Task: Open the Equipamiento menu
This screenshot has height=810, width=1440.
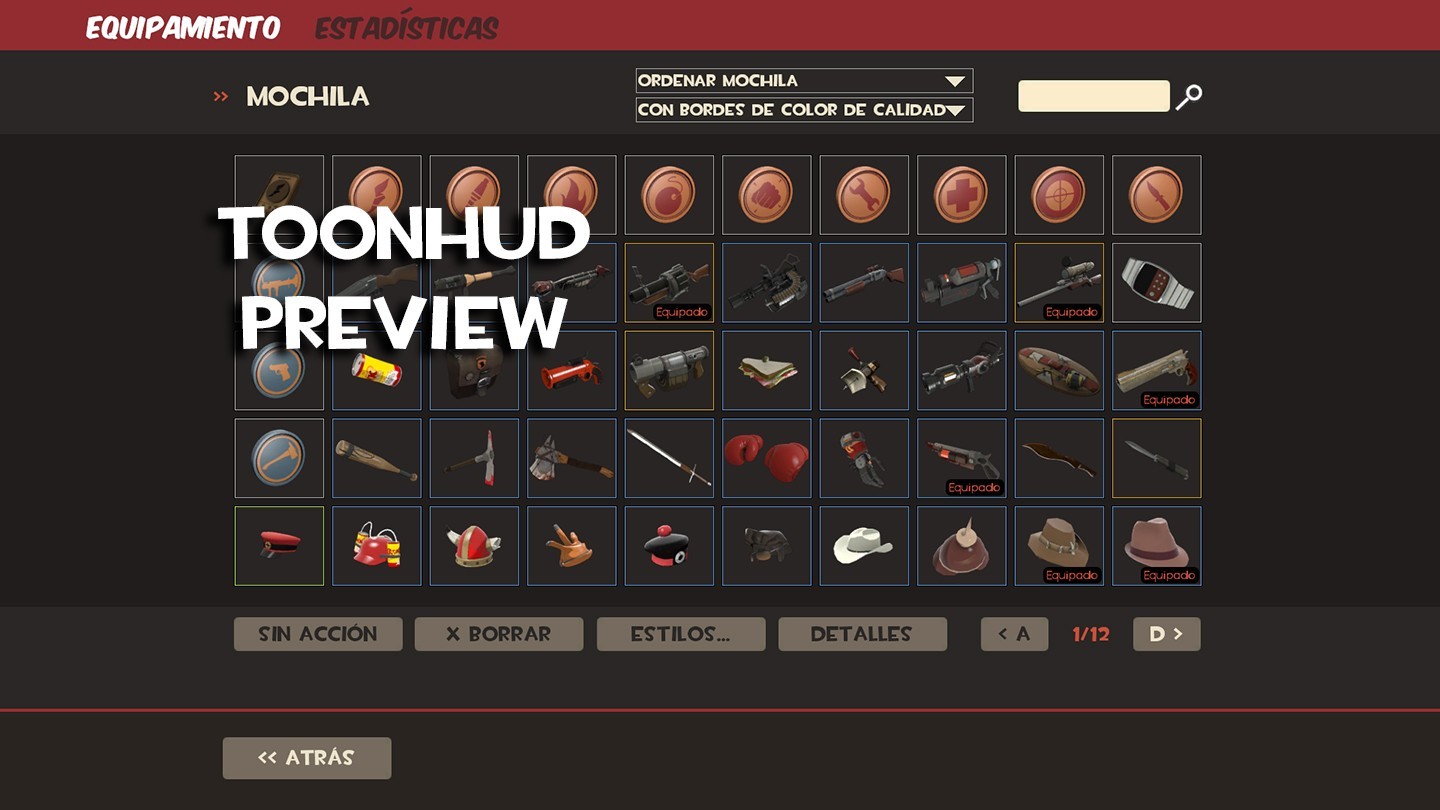Action: (183, 27)
